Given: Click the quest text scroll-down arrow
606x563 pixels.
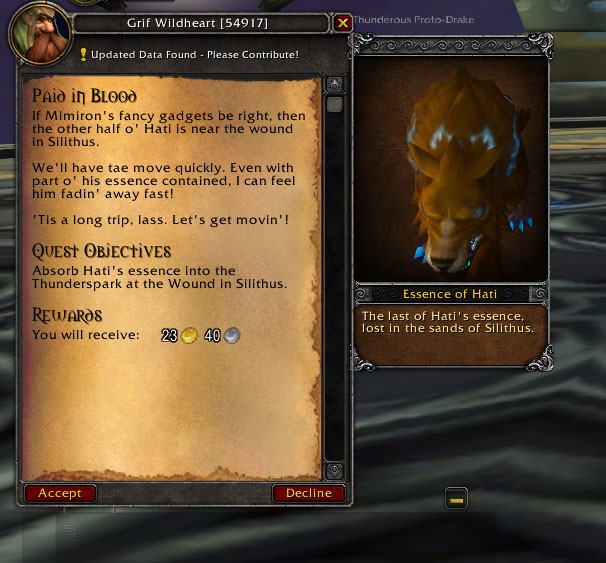Looking at the screenshot, I should pyautogui.click(x=334, y=470).
